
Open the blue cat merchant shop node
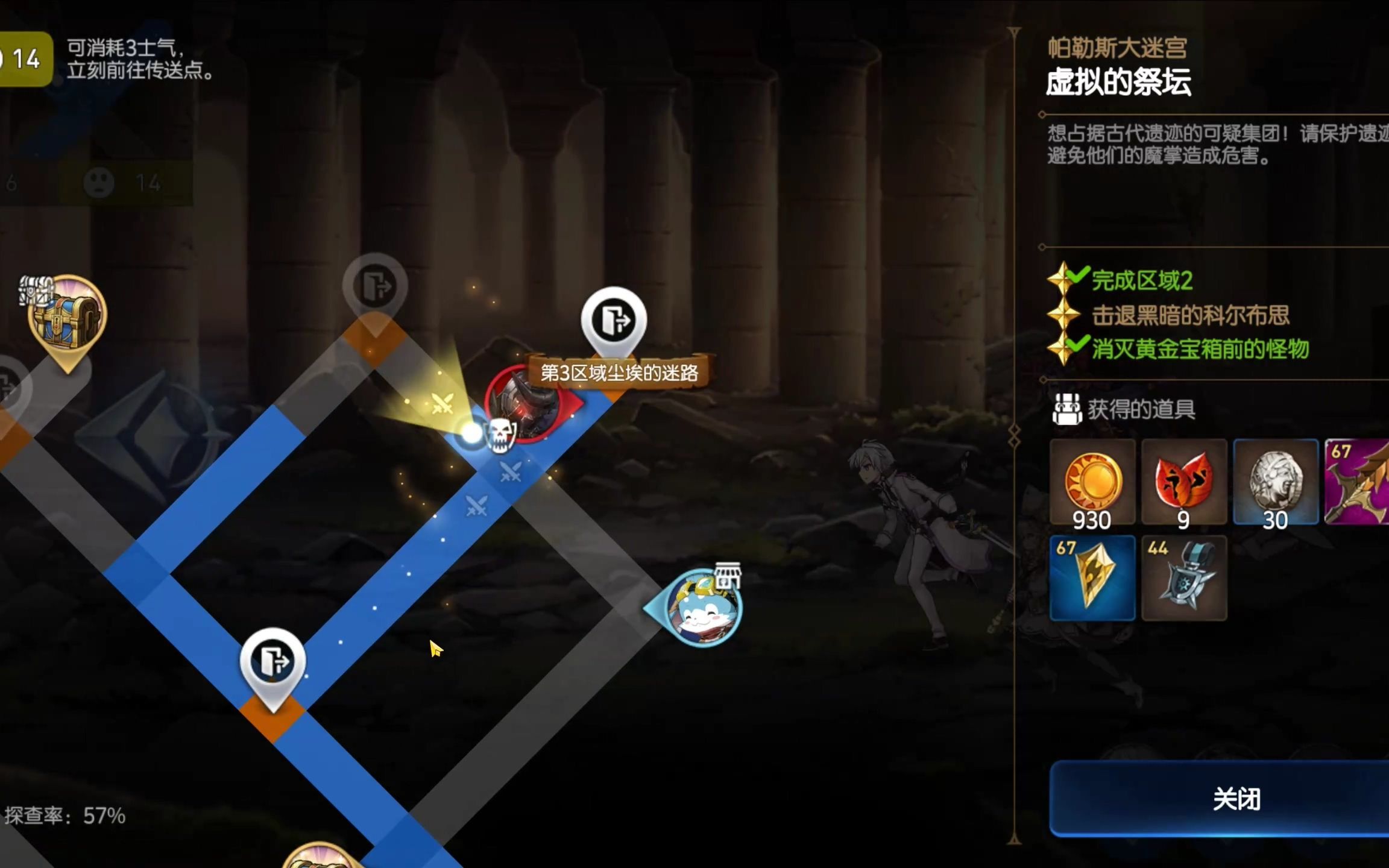(702, 608)
